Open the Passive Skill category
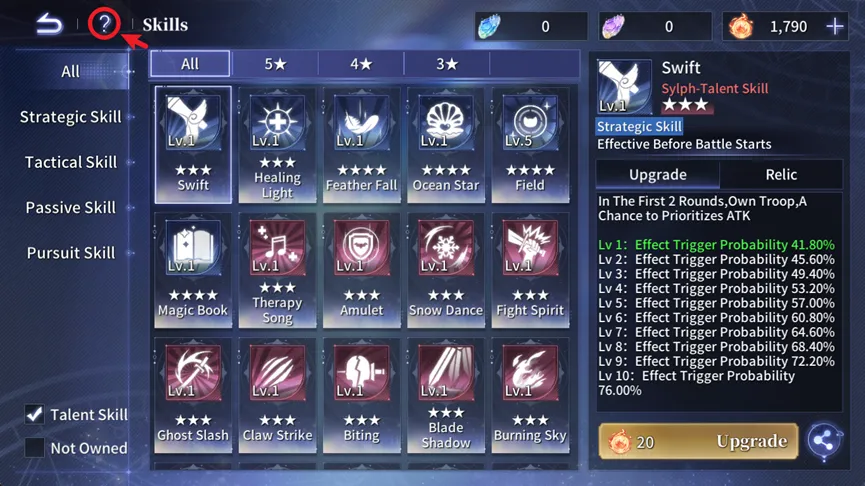The width and height of the screenshot is (865, 486). 70,208
